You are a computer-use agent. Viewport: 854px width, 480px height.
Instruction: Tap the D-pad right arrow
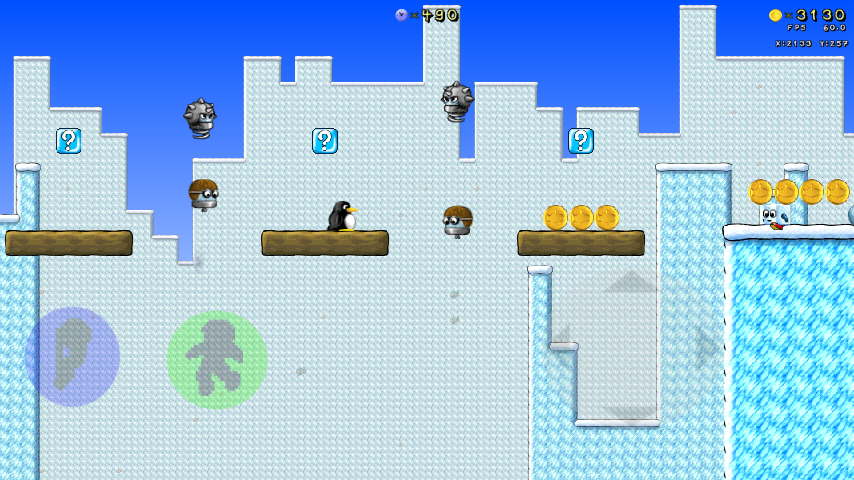(706, 348)
